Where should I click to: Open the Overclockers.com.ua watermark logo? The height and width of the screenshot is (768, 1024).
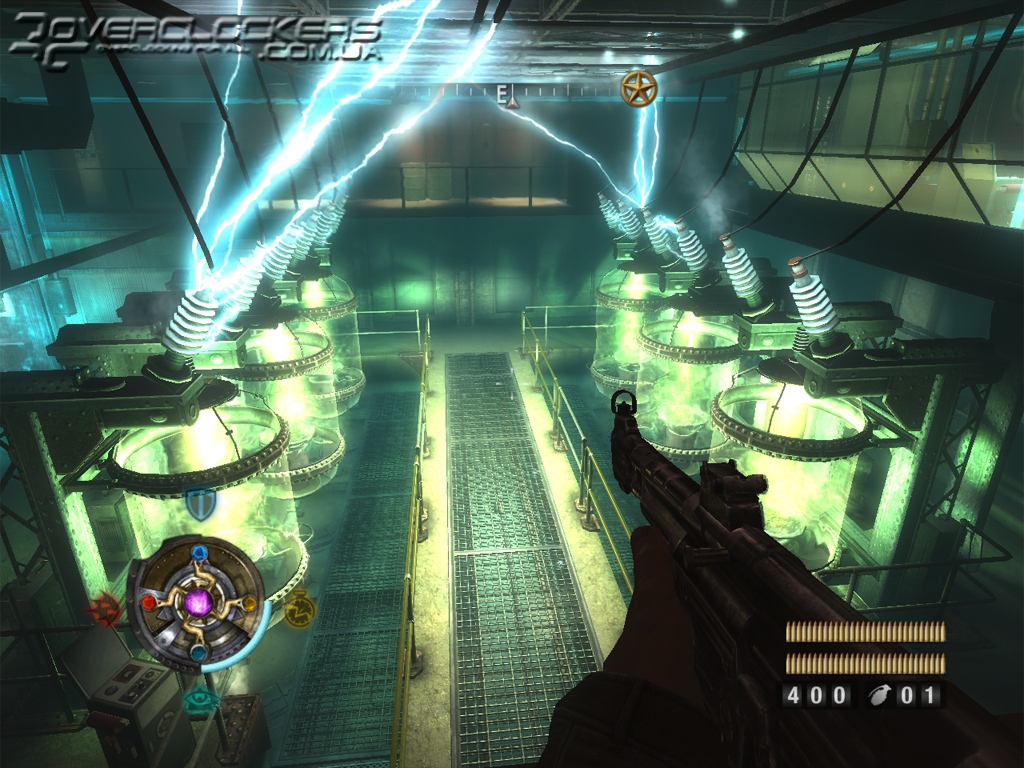tap(196, 40)
